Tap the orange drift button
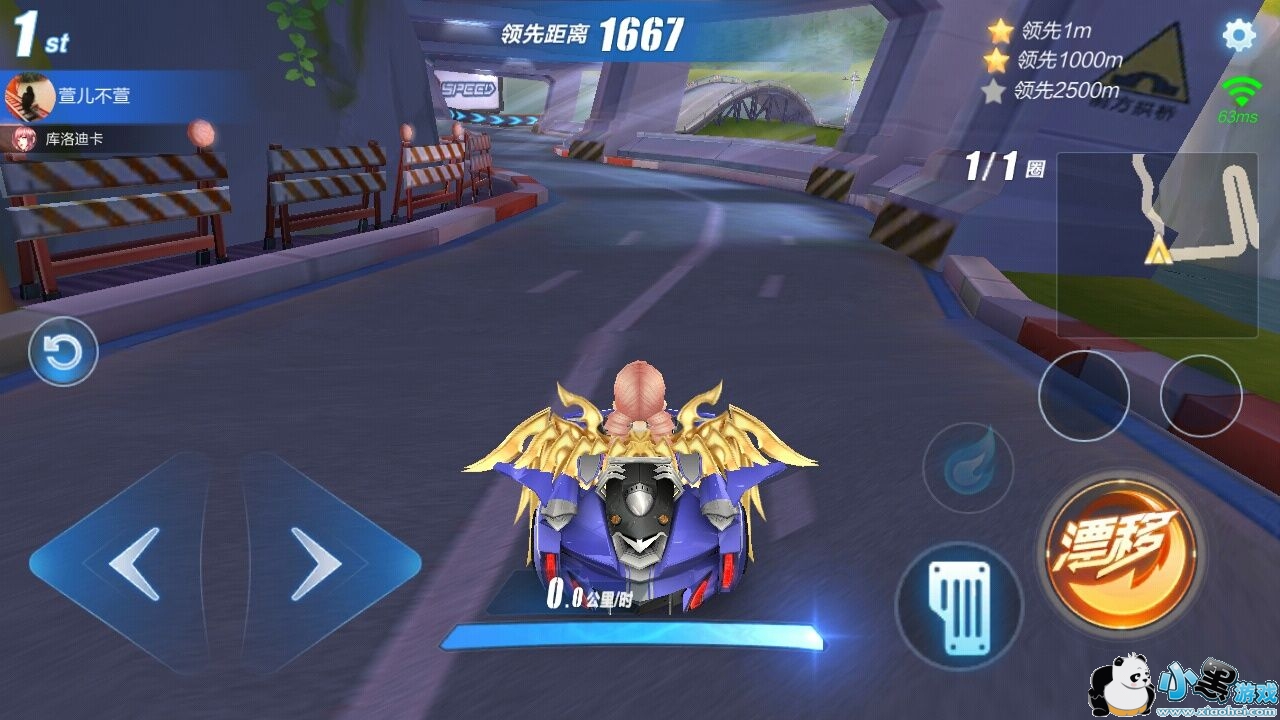 pos(1120,548)
